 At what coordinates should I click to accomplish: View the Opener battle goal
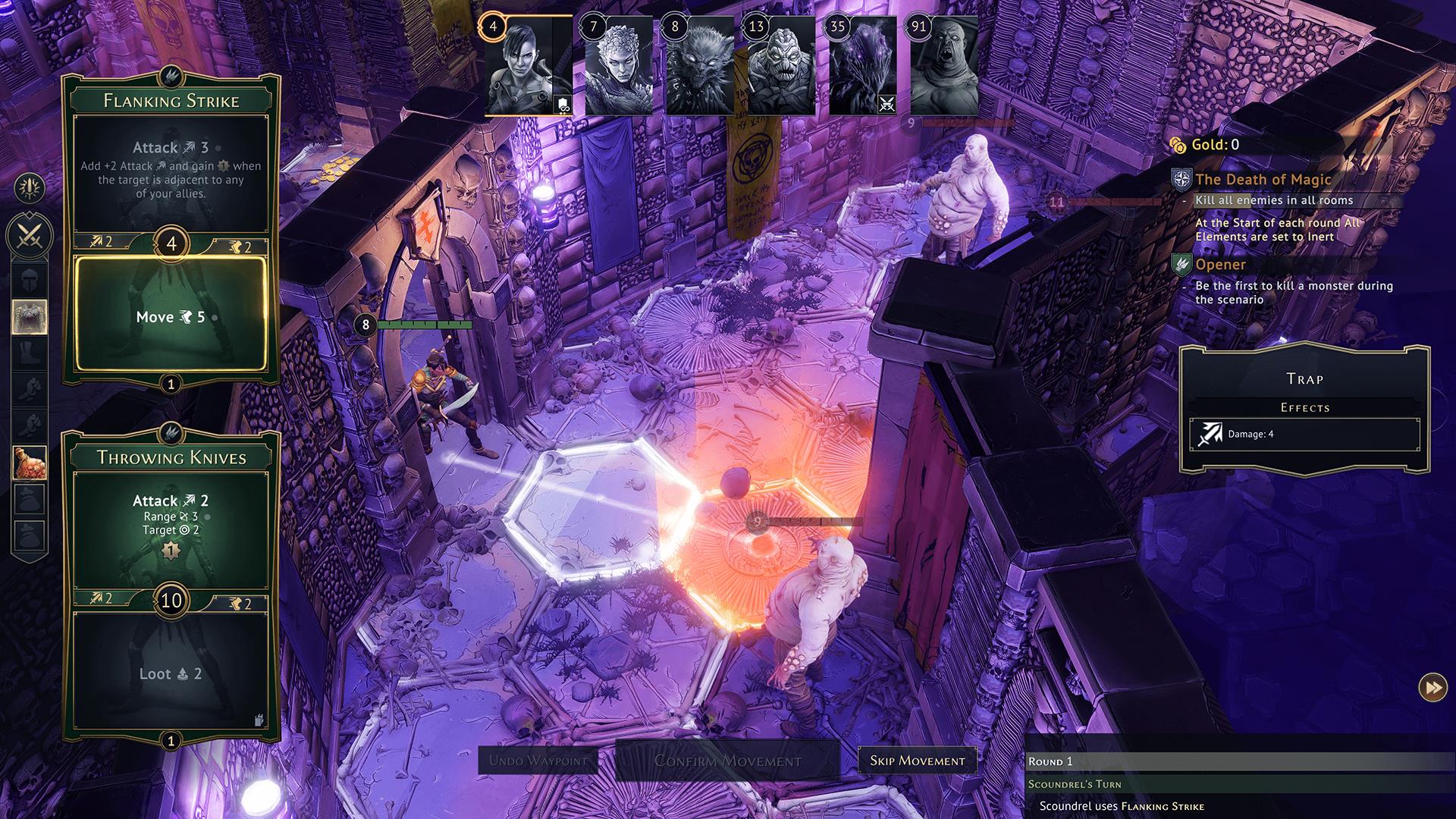(1220, 265)
